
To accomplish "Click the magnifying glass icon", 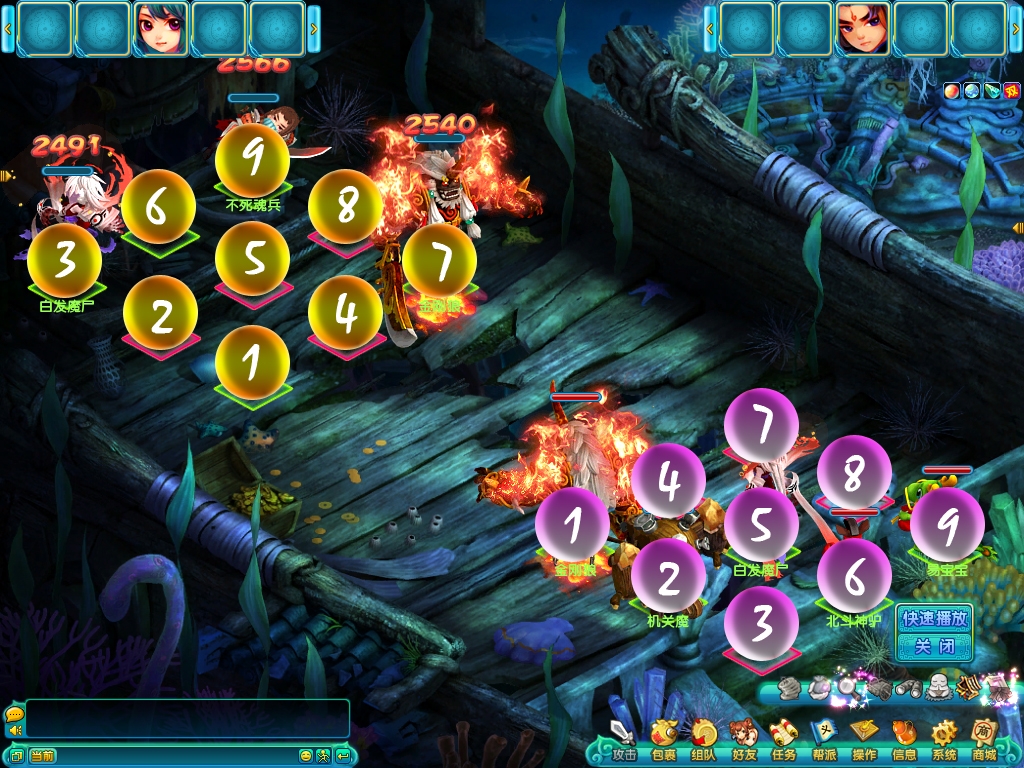I will pyautogui.click(x=848, y=687).
